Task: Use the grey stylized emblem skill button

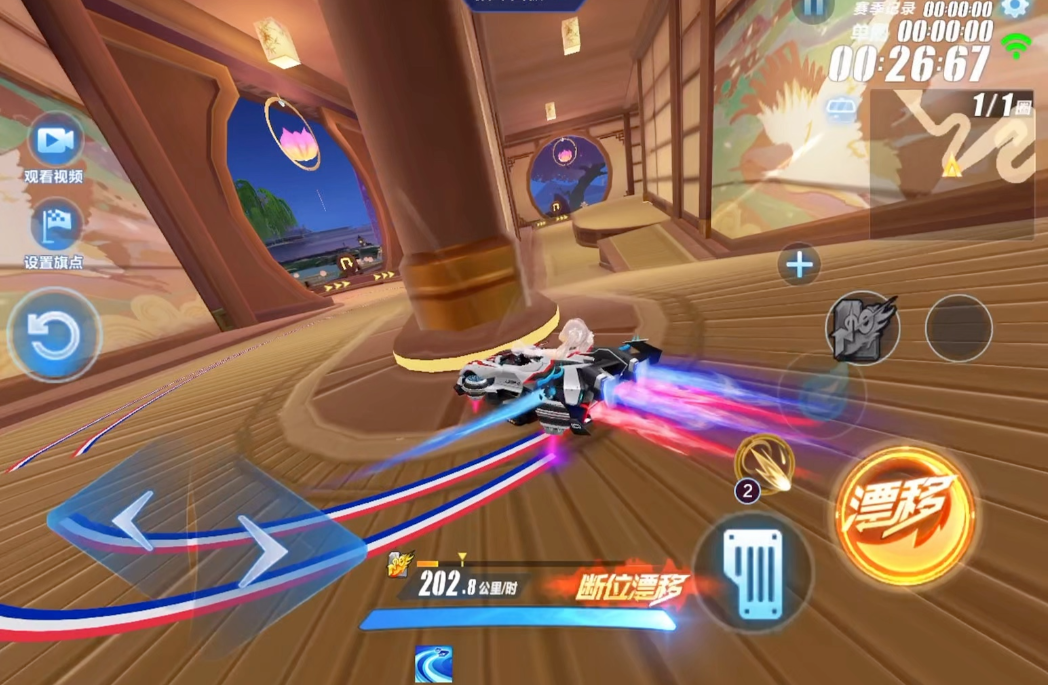Action: pos(862,327)
